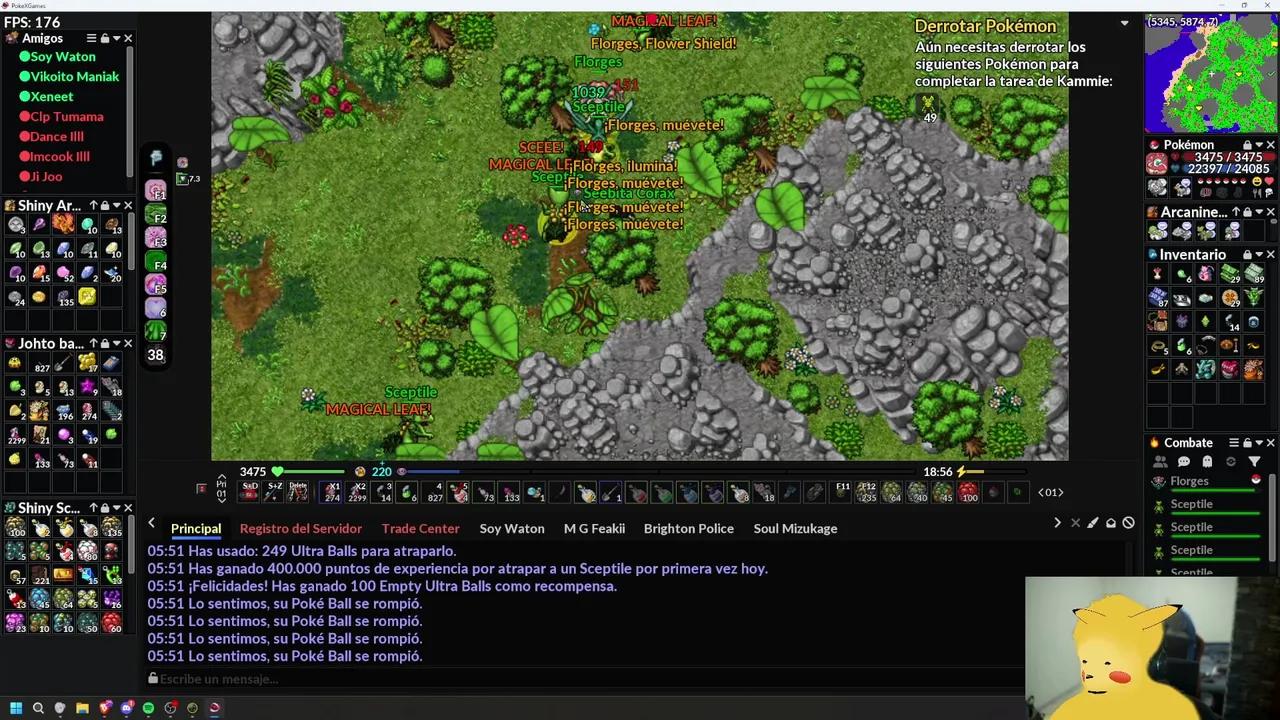Screen dimensions: 1280x720
Task: Open the Derrotar Pokémon task dropdown arrow
Action: click(1124, 22)
